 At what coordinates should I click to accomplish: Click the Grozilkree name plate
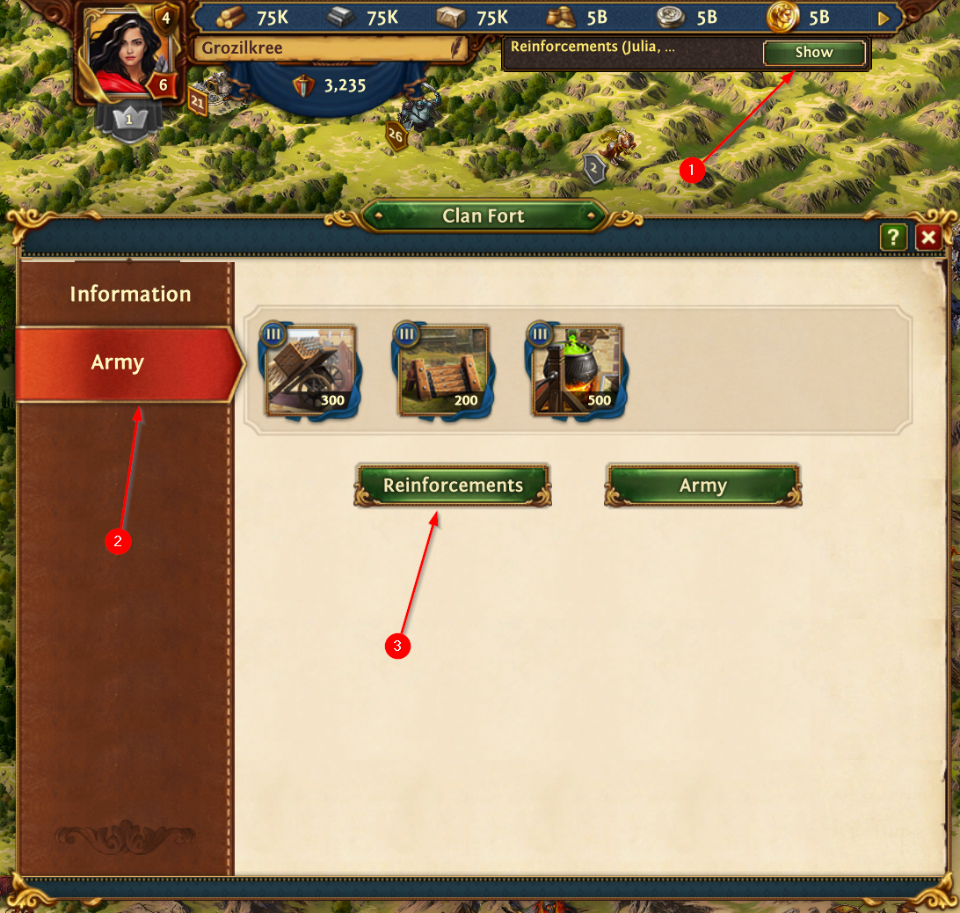coord(328,48)
